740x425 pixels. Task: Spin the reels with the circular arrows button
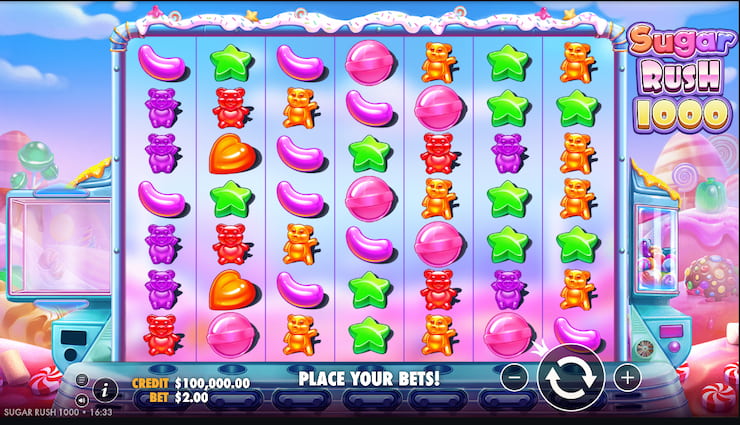click(x=570, y=378)
